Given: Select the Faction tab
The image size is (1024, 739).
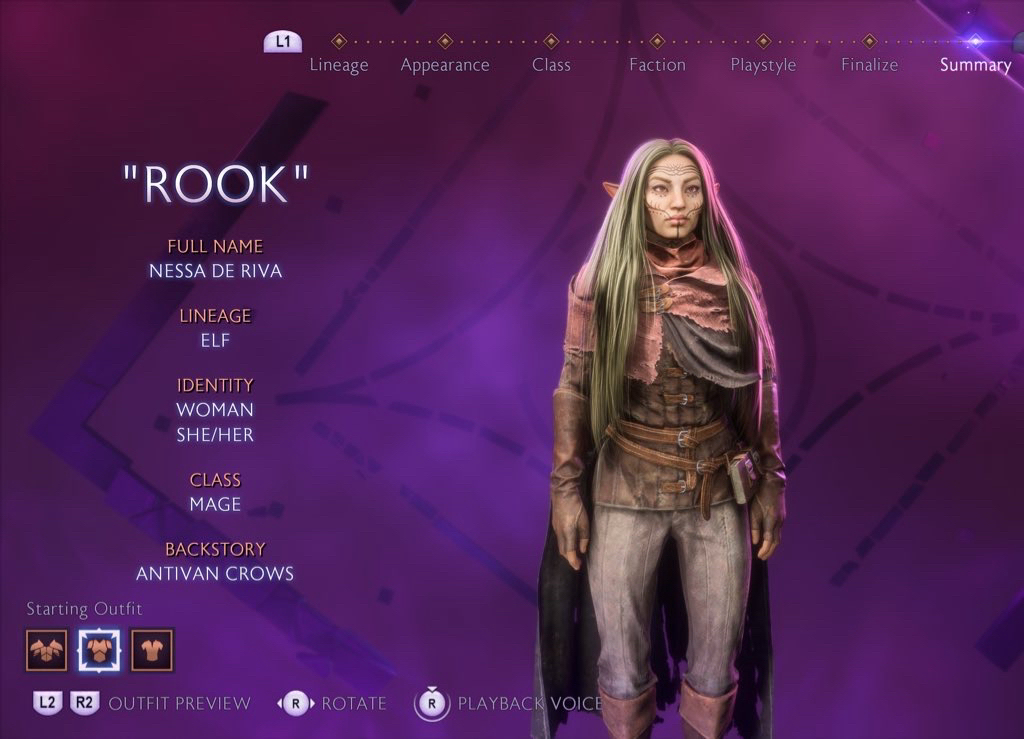Looking at the screenshot, I should 657,64.
